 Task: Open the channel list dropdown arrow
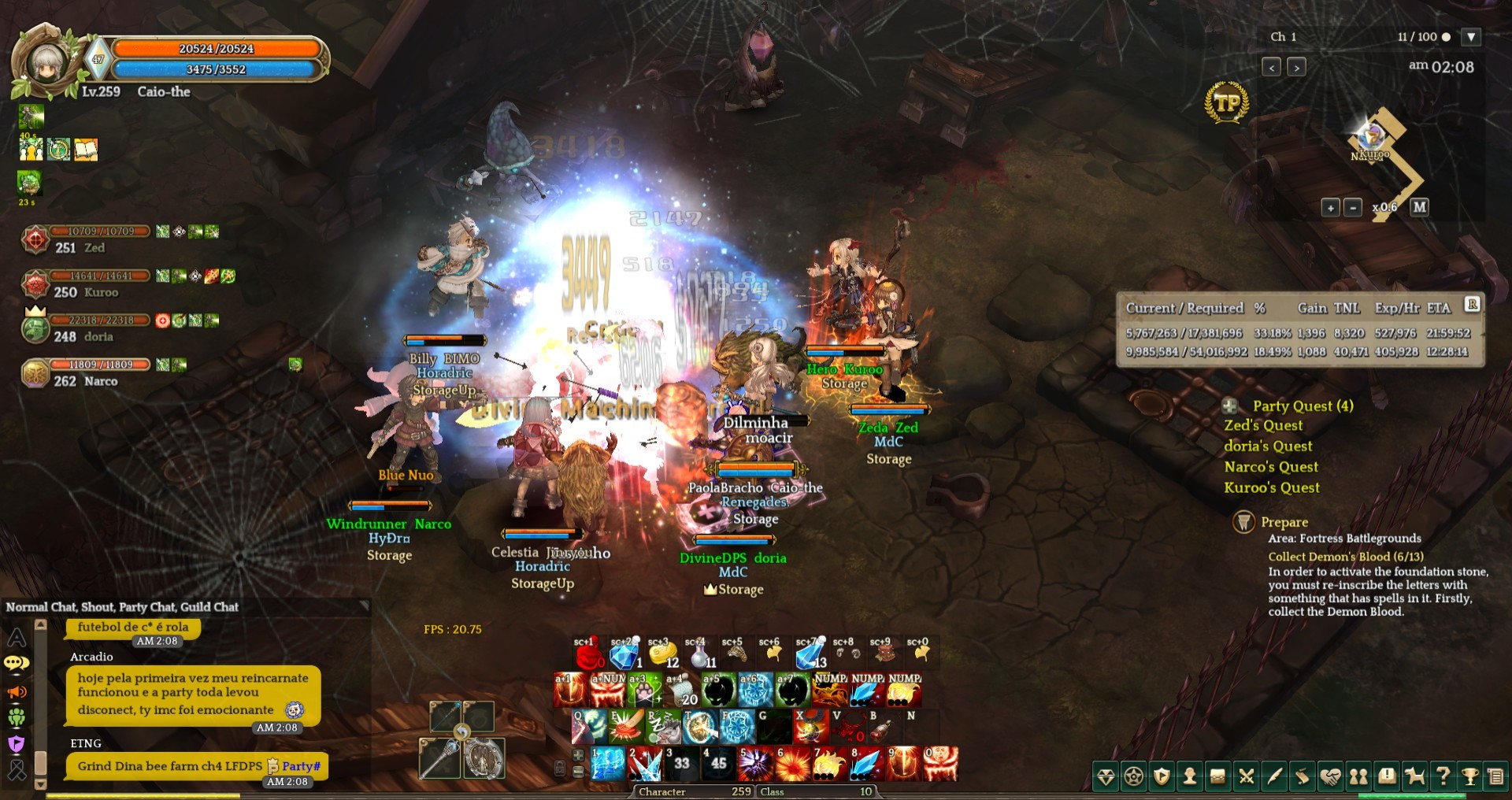[1470, 37]
